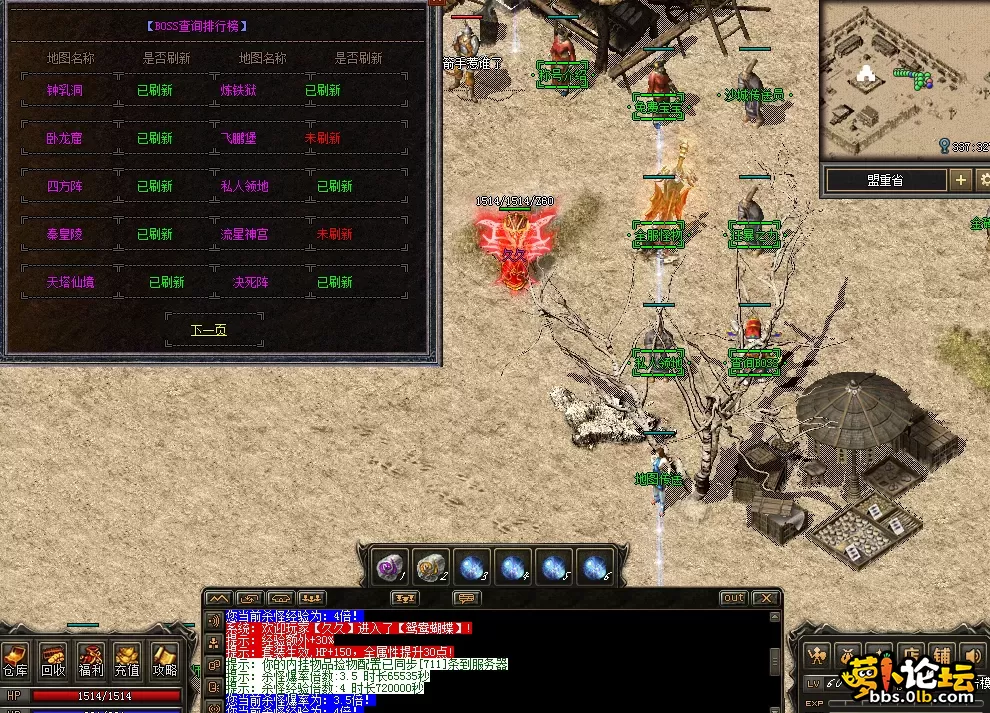Select the 天塔仙境 map entry
This screenshot has width=990, height=713.
(70, 282)
